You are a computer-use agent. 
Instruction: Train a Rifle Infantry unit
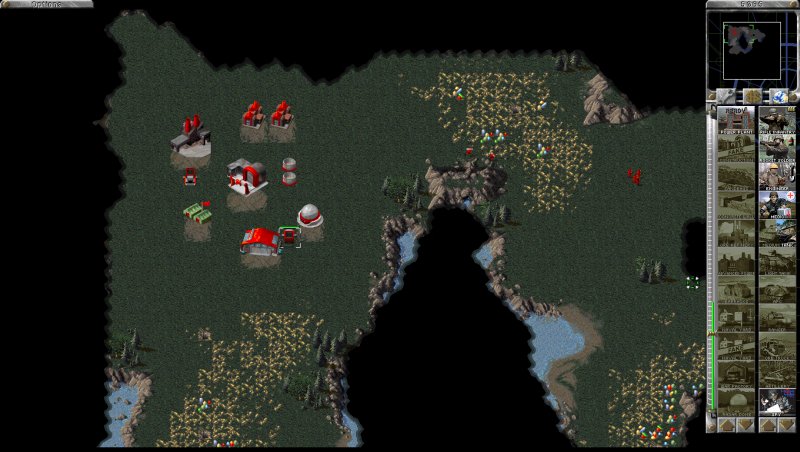(777, 120)
